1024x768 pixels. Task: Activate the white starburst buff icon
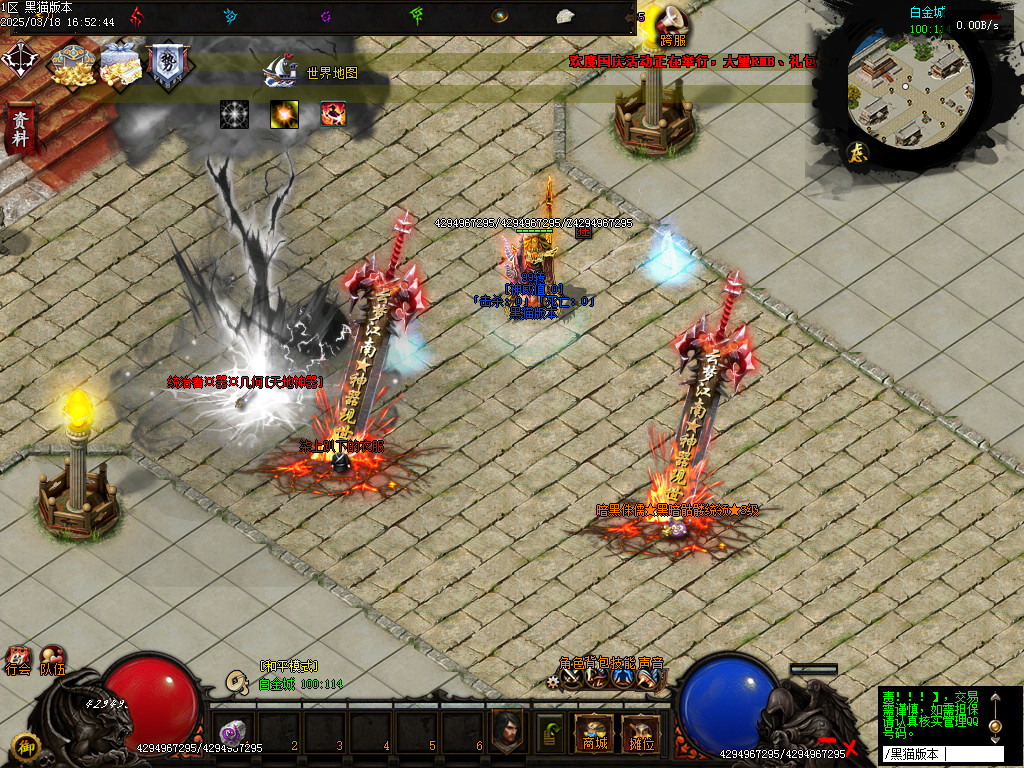coord(234,114)
